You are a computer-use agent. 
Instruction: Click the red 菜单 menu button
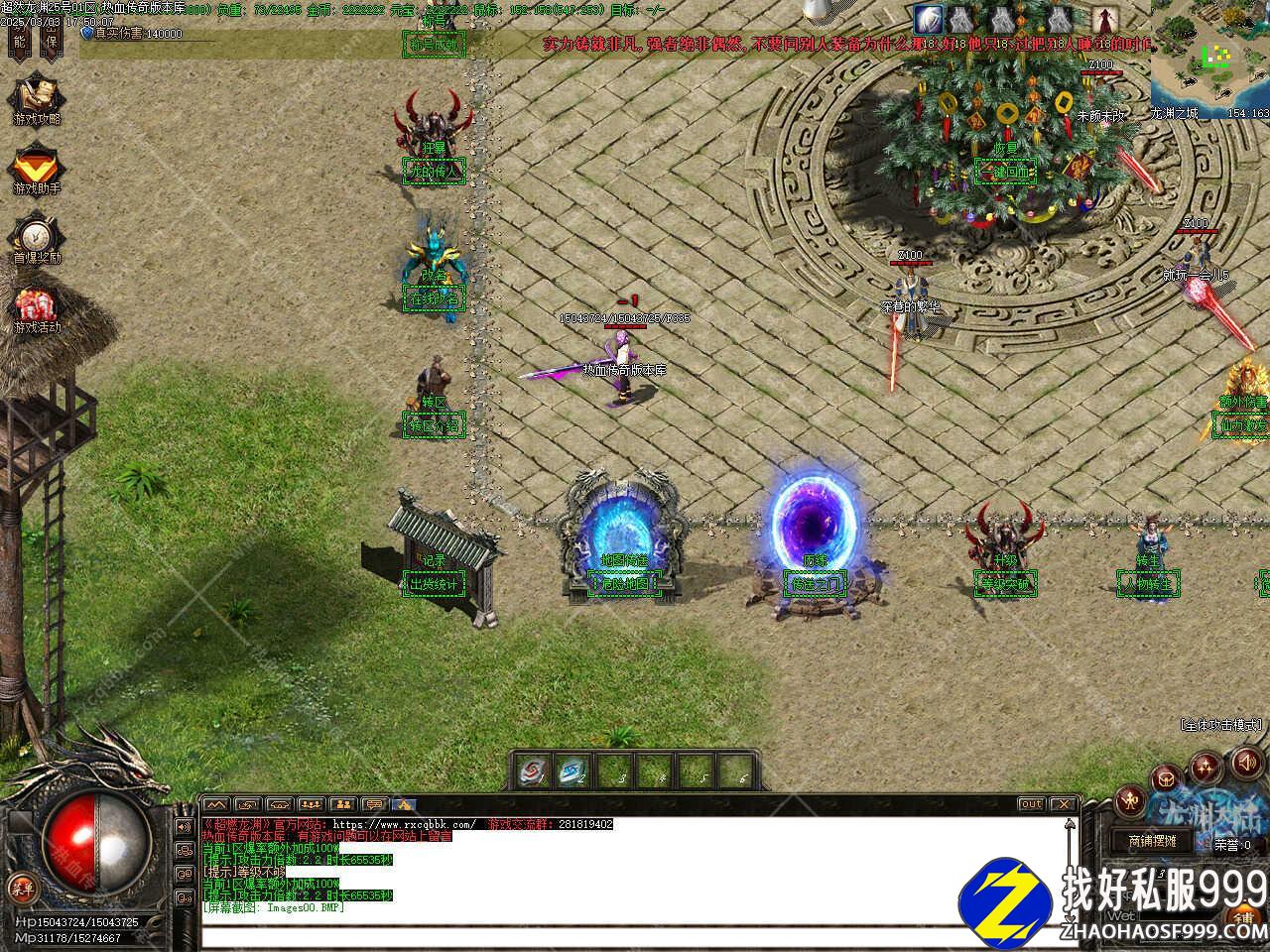pos(21,886)
